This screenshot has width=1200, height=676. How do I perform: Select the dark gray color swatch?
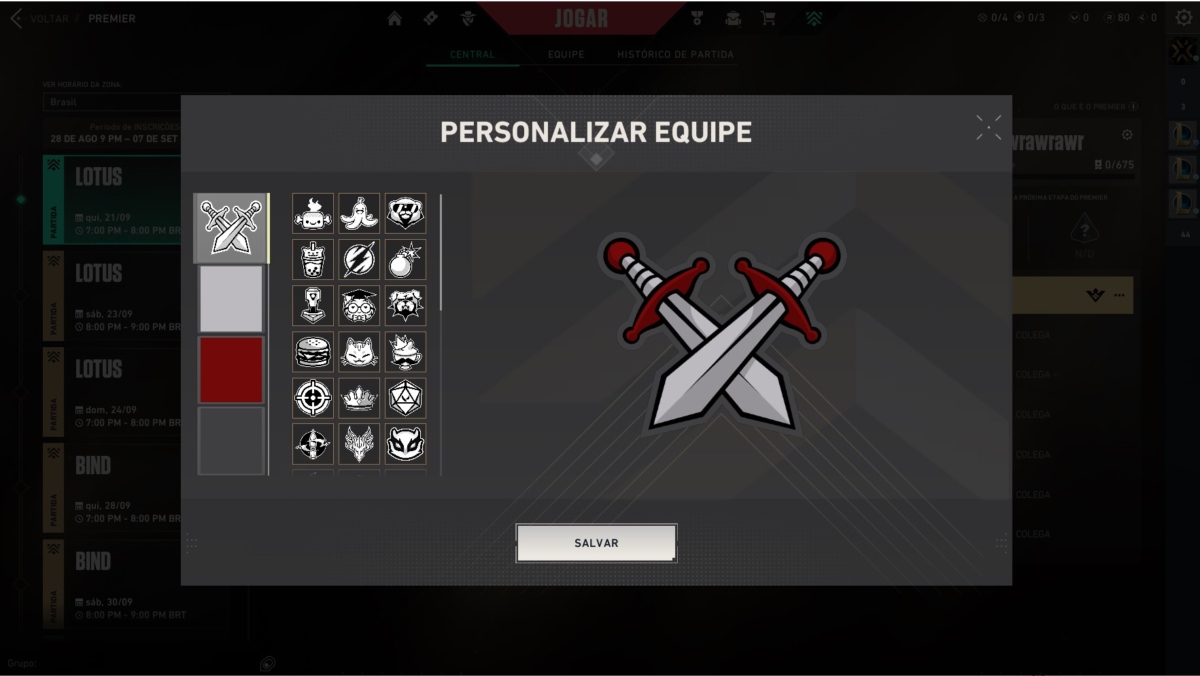[231, 440]
